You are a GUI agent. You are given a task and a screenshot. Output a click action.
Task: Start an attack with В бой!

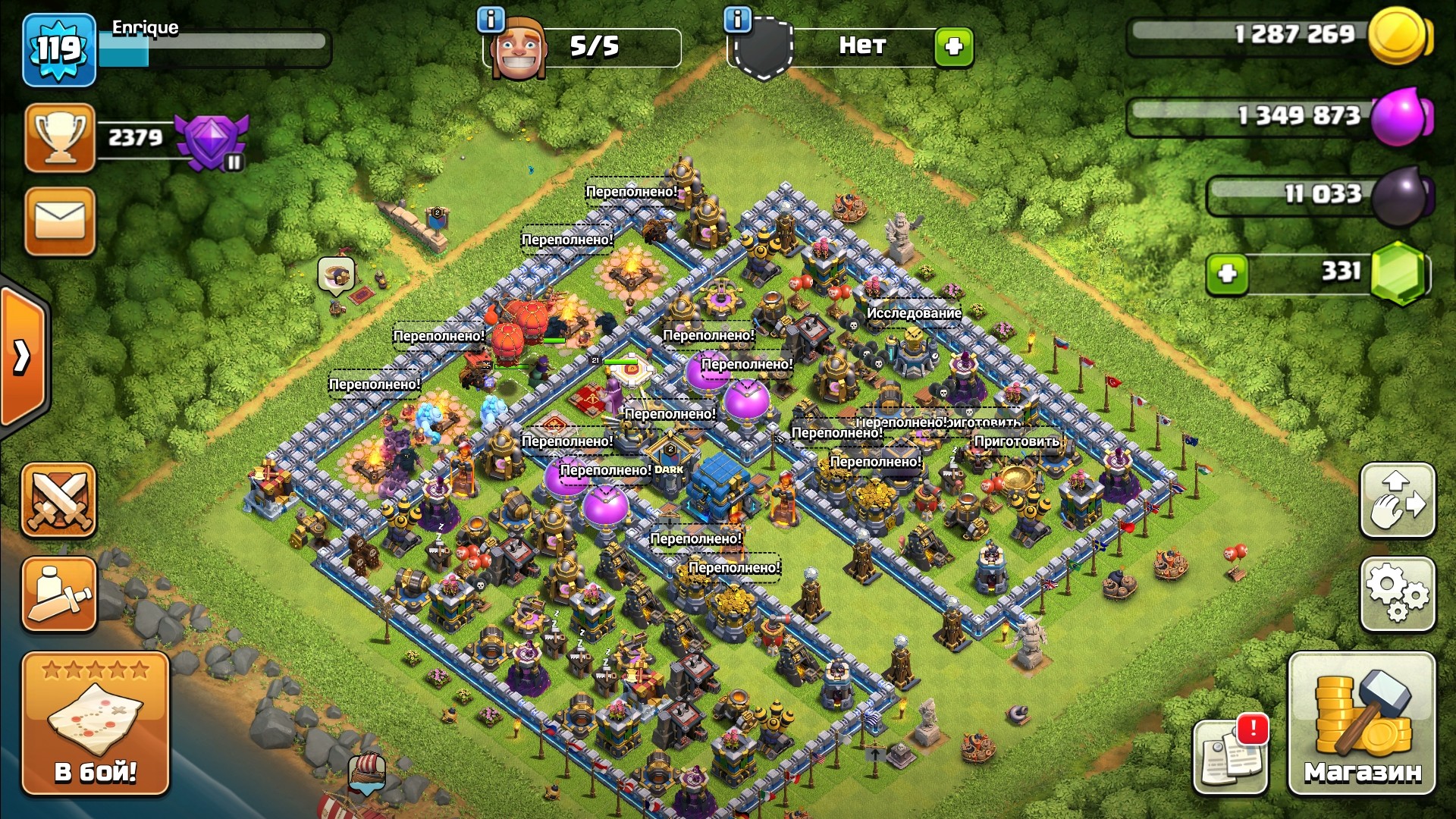[96, 723]
